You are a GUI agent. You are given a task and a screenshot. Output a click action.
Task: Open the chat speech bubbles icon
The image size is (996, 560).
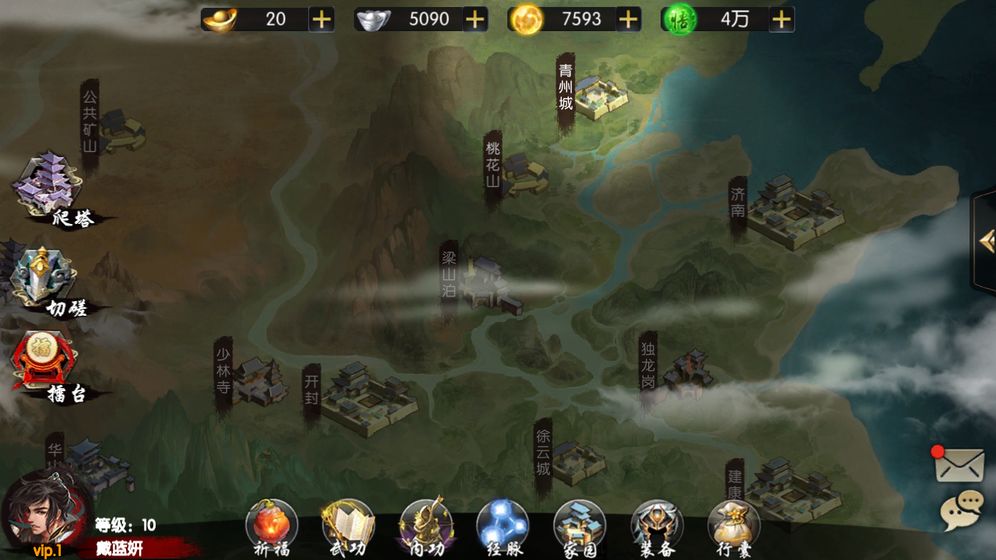(x=961, y=512)
